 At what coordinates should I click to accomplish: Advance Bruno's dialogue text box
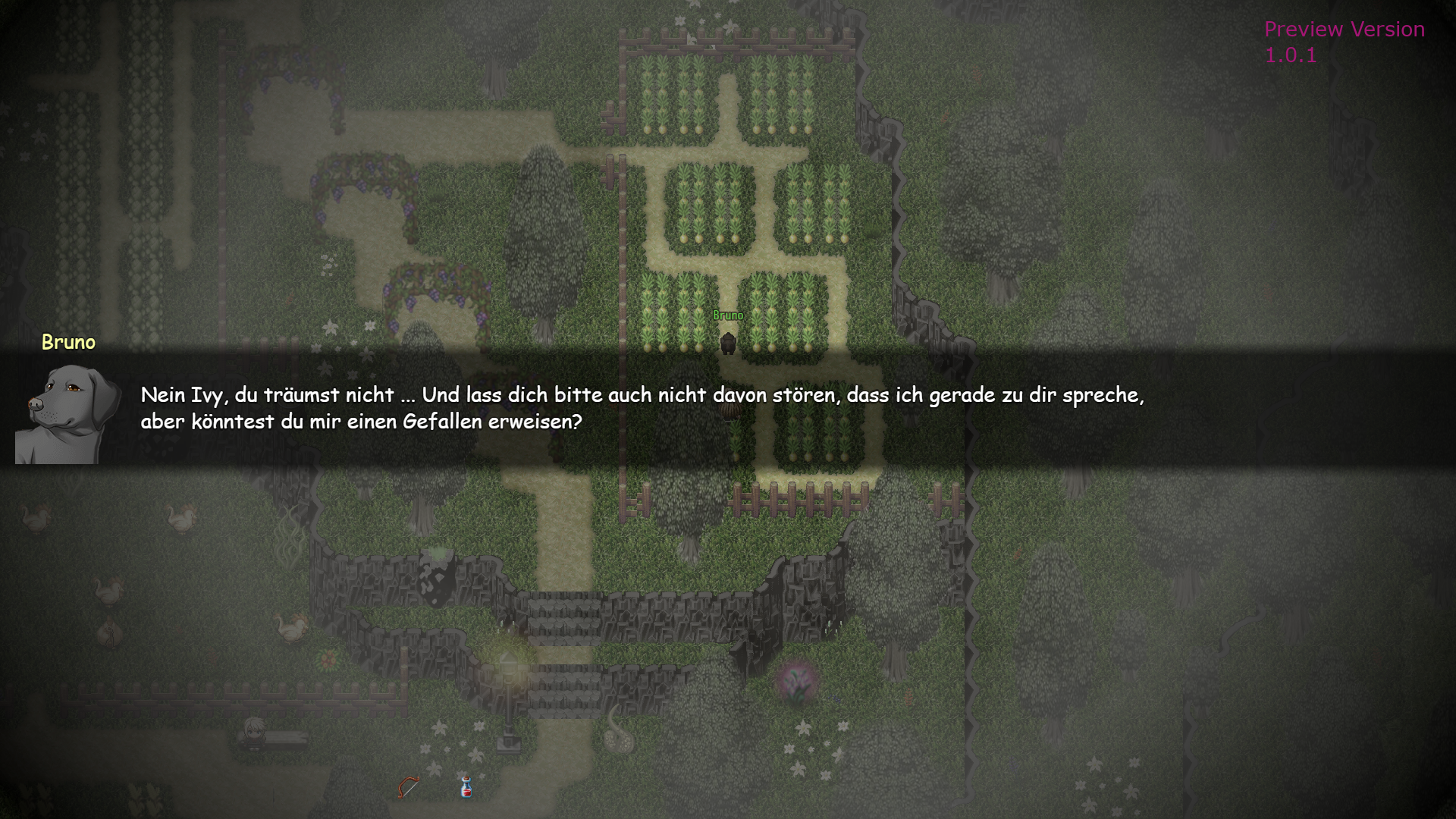(x=642, y=408)
